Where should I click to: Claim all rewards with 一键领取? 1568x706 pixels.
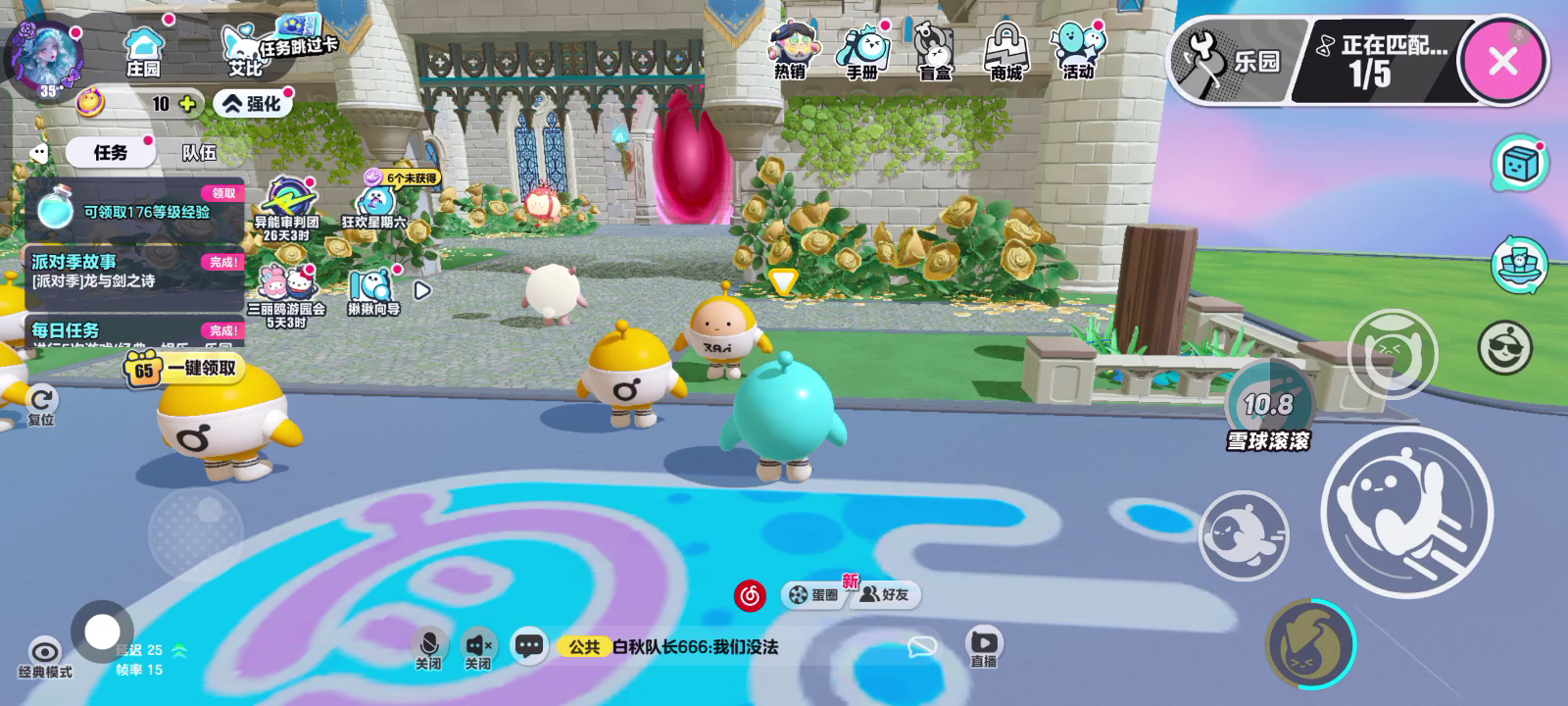184,369
